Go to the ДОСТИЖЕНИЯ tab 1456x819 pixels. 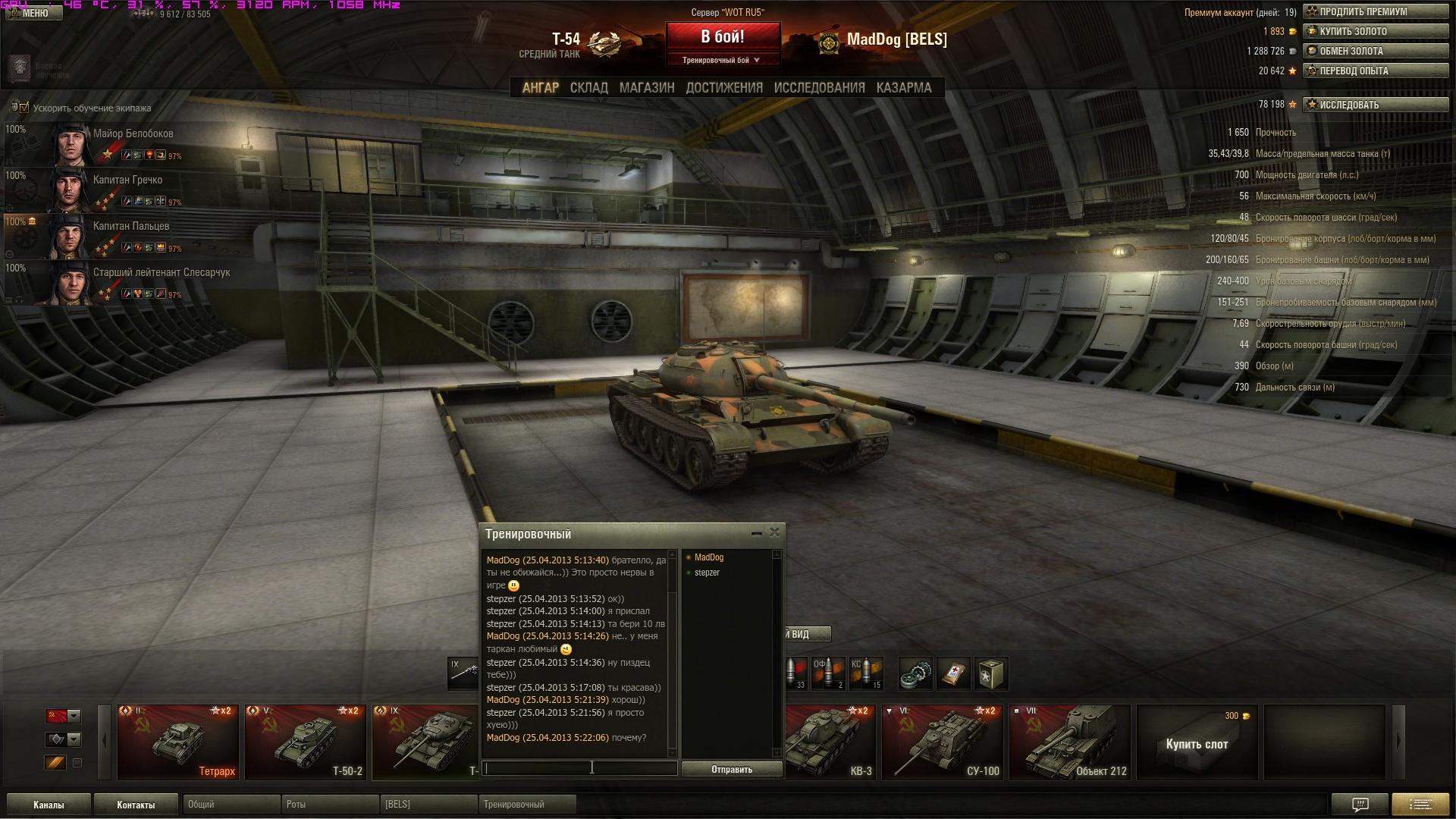[723, 88]
